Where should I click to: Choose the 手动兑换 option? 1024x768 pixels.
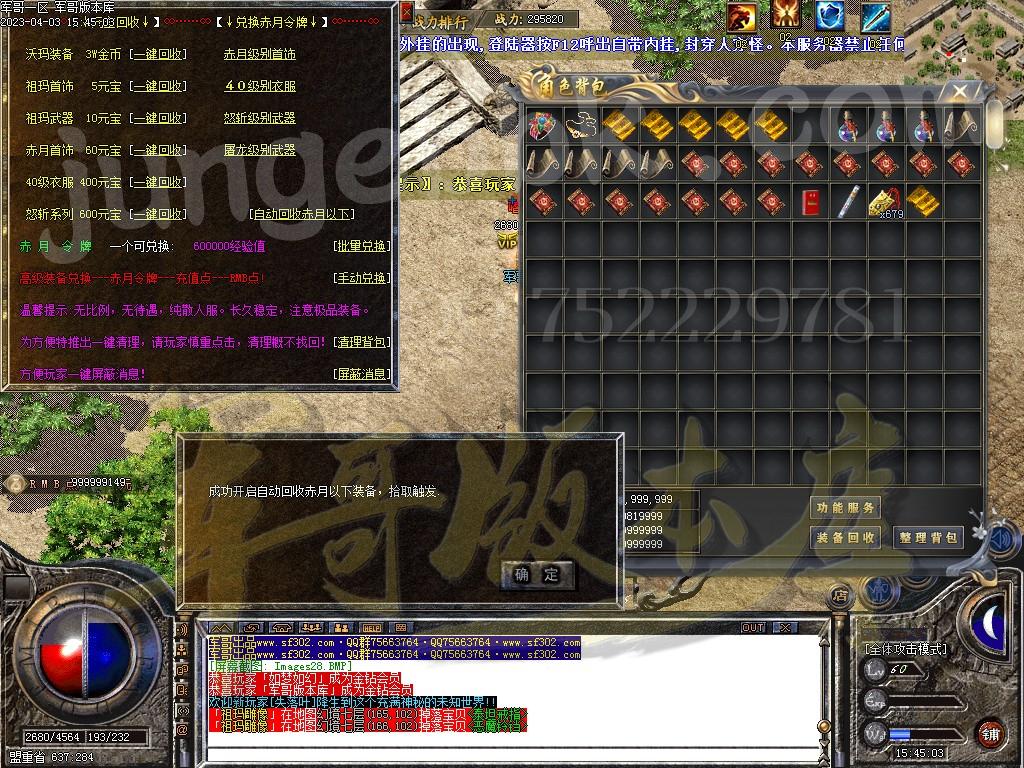pos(361,278)
